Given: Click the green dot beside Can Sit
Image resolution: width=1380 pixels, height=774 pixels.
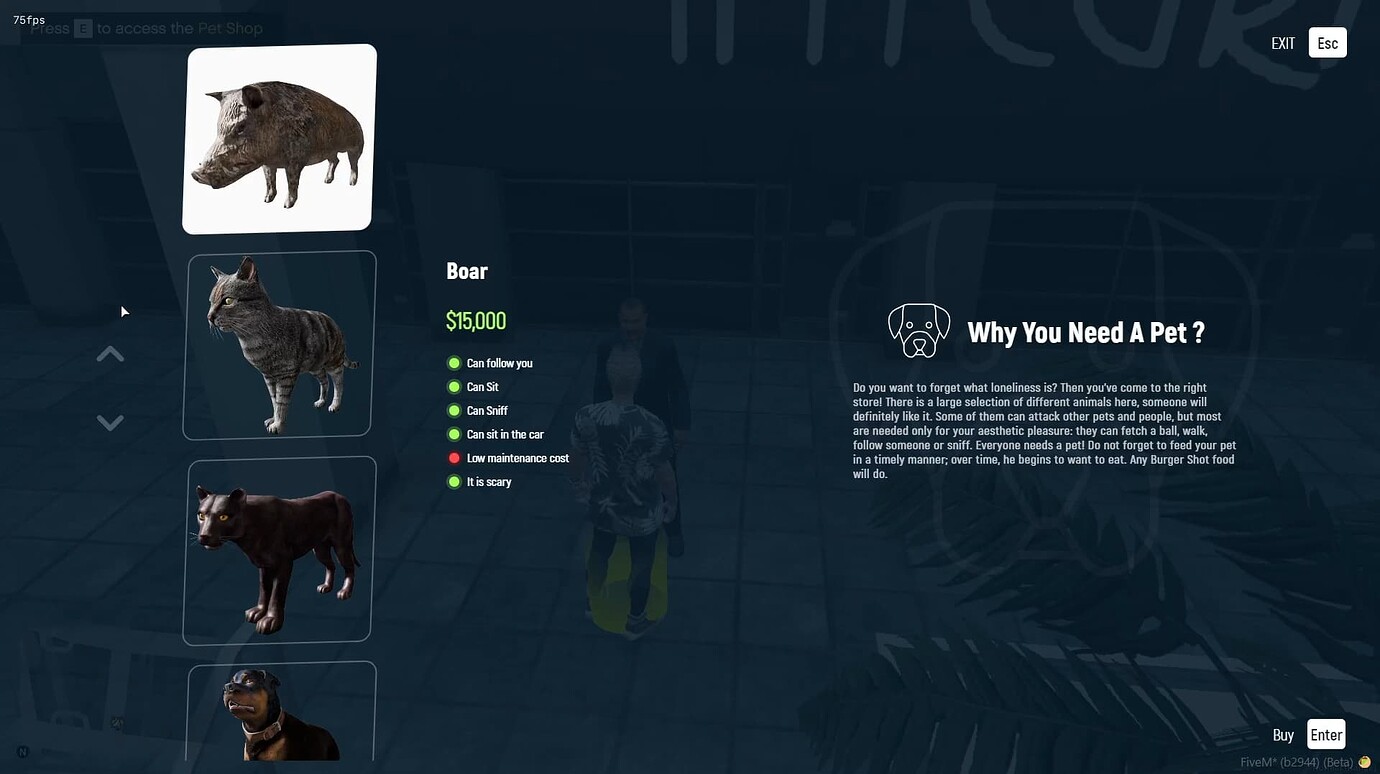Looking at the screenshot, I should [x=455, y=387].
